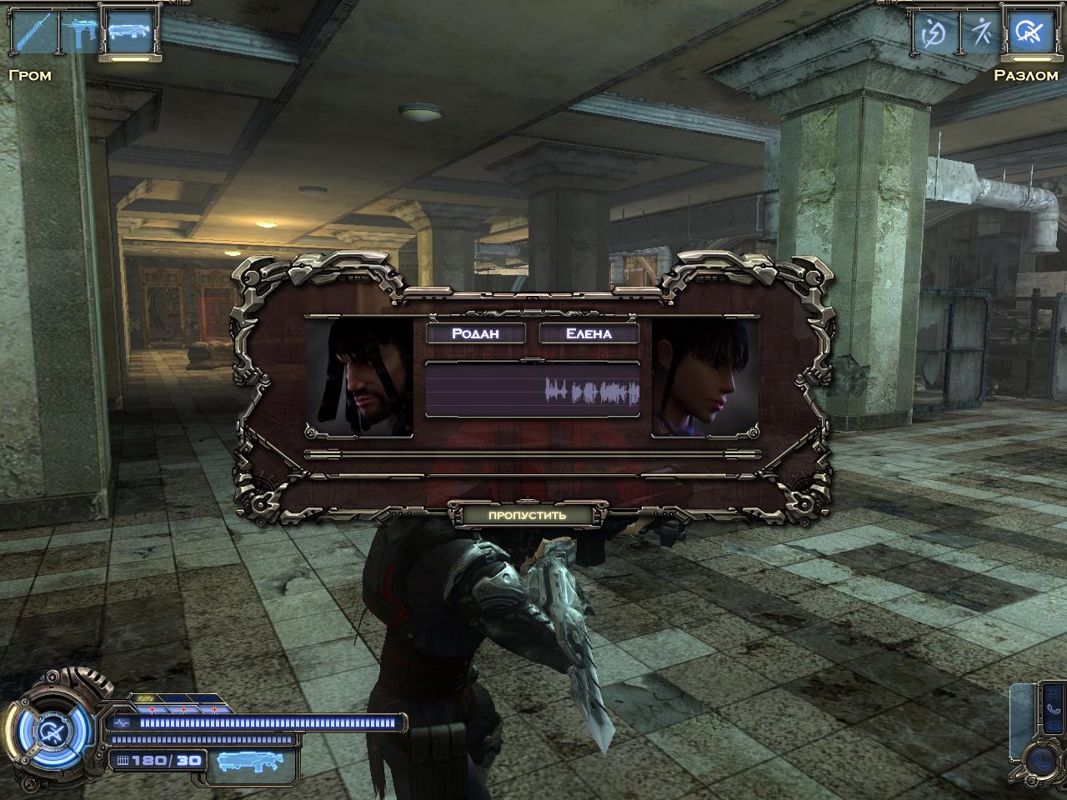This screenshot has width=1067, height=800.
Task: Select the sniper rifle weapon slot
Action: pyautogui.click(x=33, y=32)
